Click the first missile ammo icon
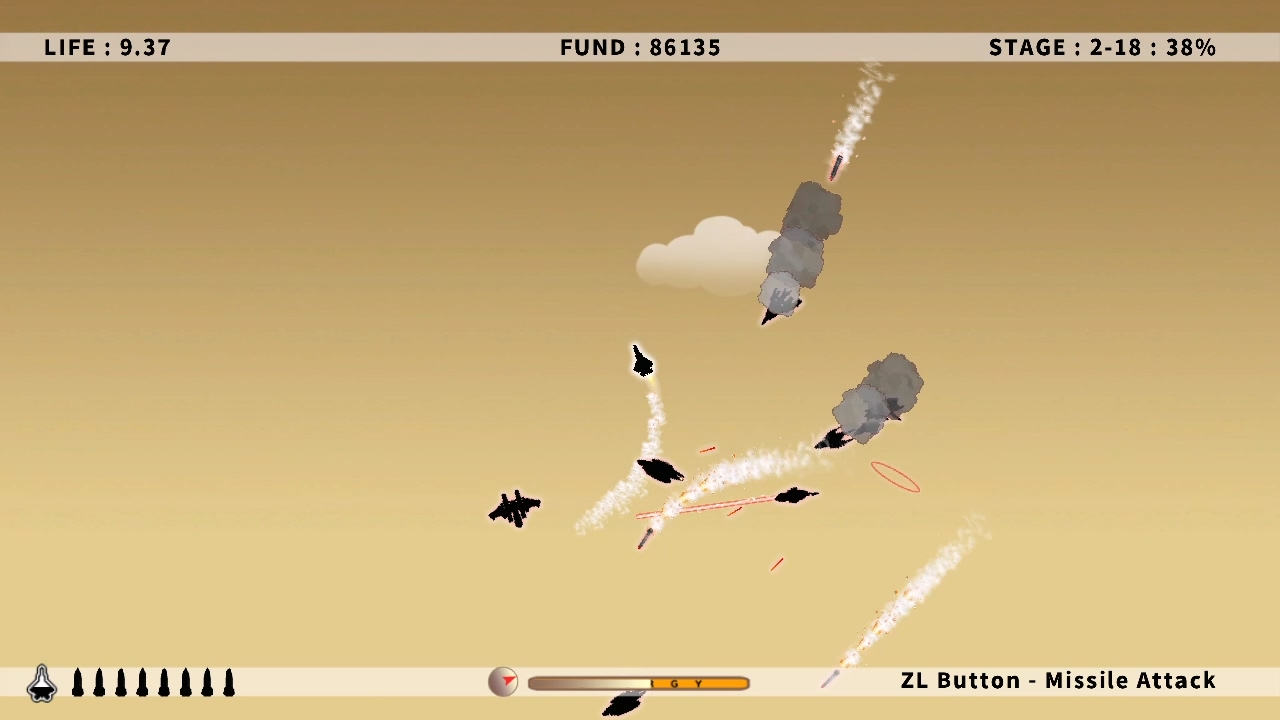The width and height of the screenshot is (1280, 720). click(77, 682)
